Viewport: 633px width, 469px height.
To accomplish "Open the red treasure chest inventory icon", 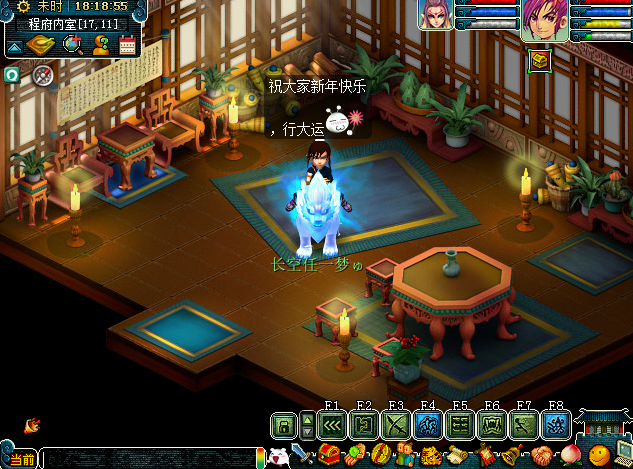I will [330, 457].
